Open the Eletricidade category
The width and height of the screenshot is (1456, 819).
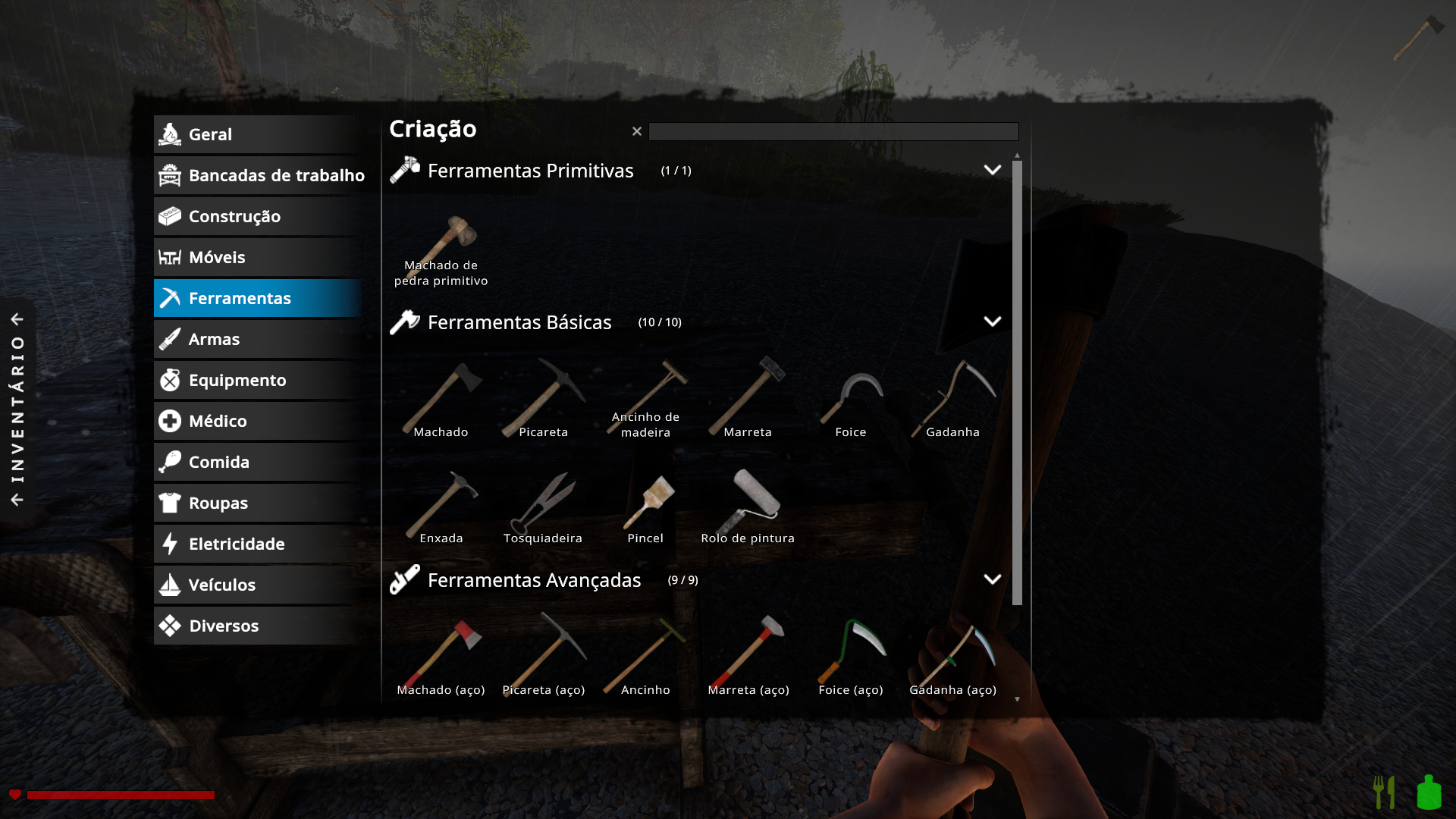point(256,544)
